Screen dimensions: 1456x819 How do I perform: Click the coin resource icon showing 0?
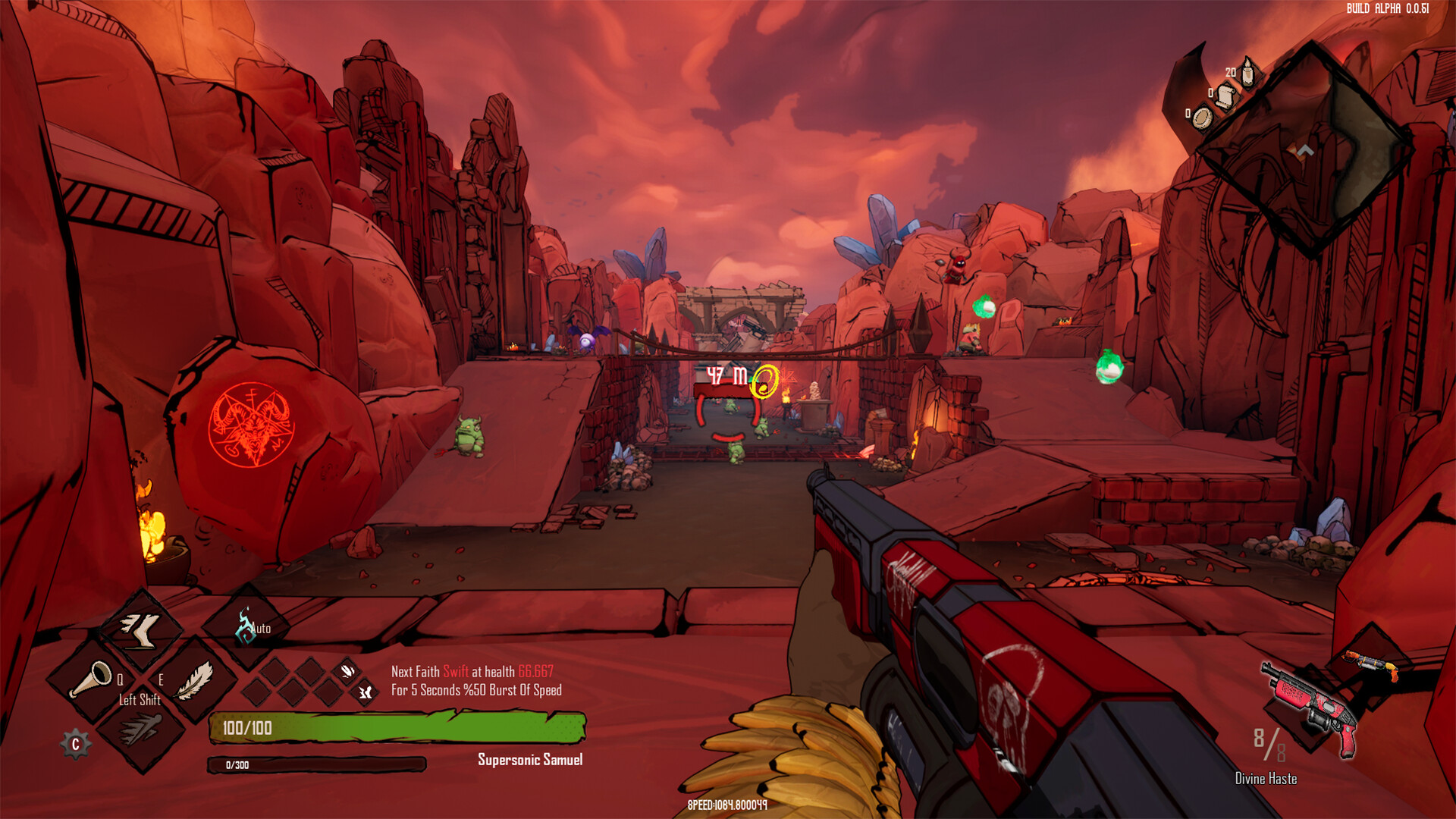pos(1203,119)
